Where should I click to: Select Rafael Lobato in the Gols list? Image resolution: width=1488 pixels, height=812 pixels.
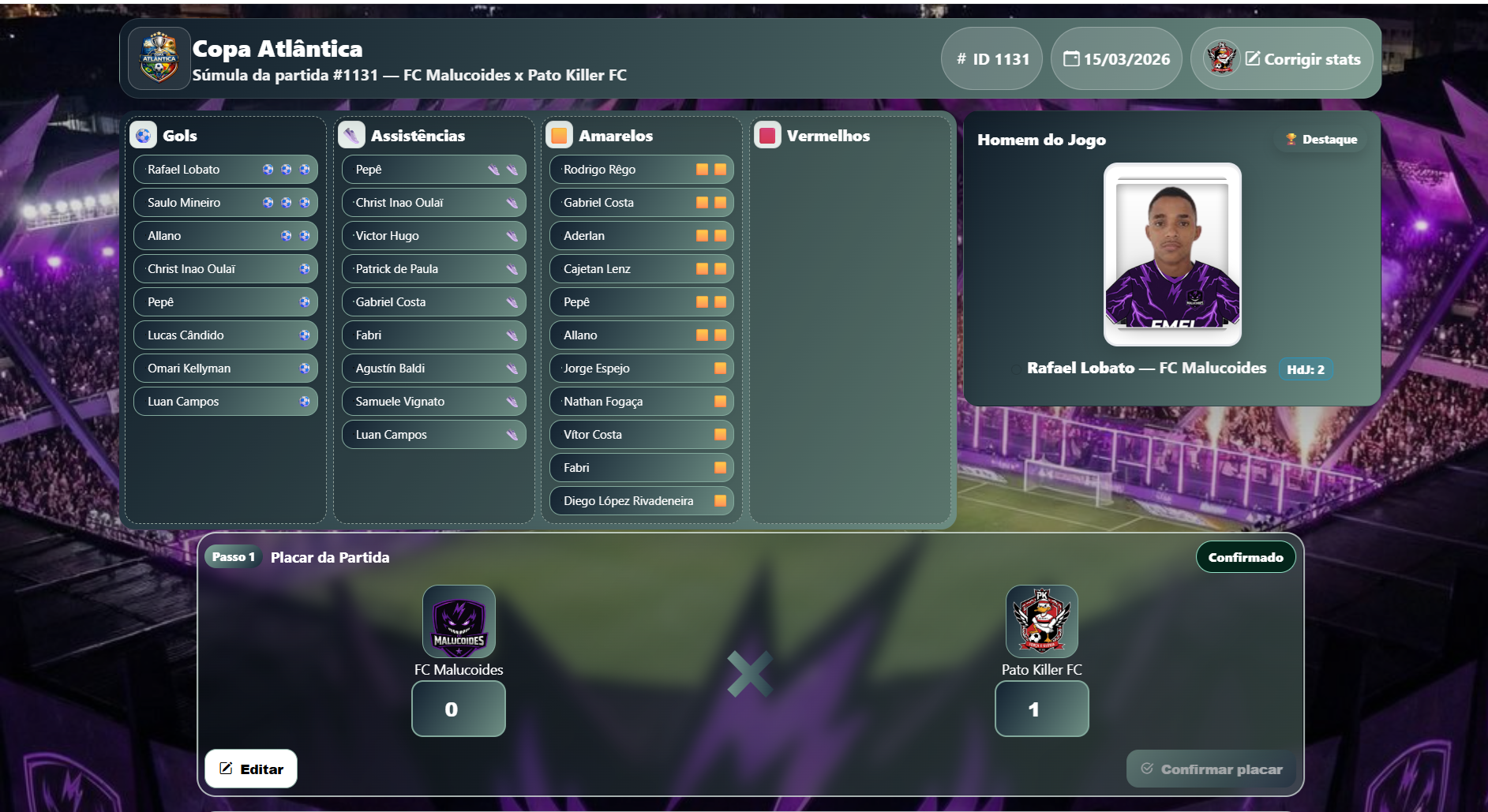225,170
